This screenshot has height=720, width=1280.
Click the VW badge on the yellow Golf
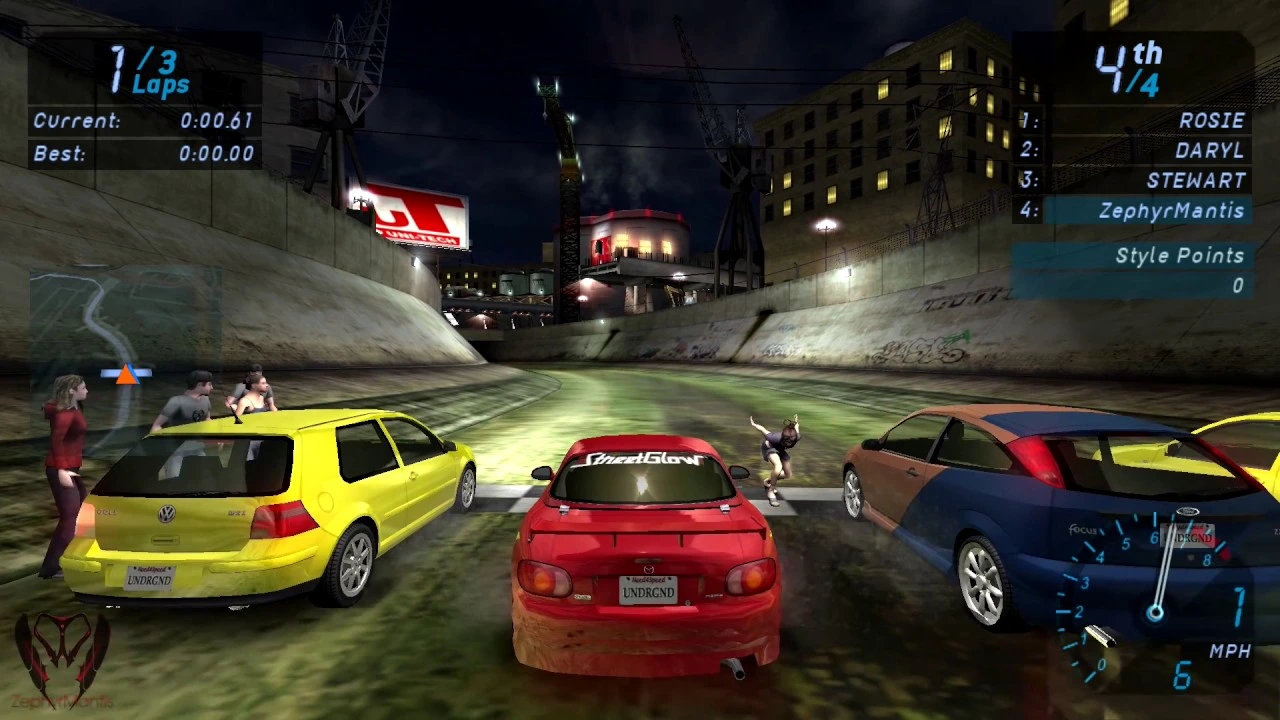[167, 511]
